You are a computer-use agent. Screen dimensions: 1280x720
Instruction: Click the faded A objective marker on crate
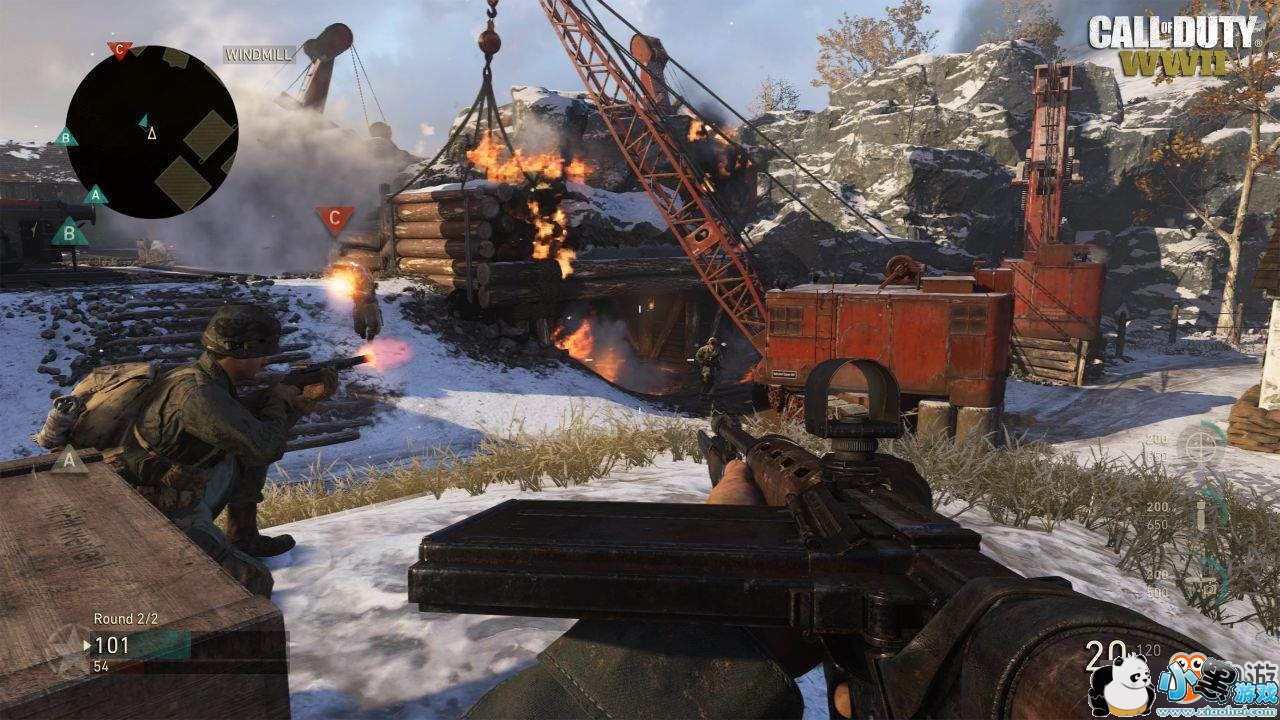[x=69, y=460]
